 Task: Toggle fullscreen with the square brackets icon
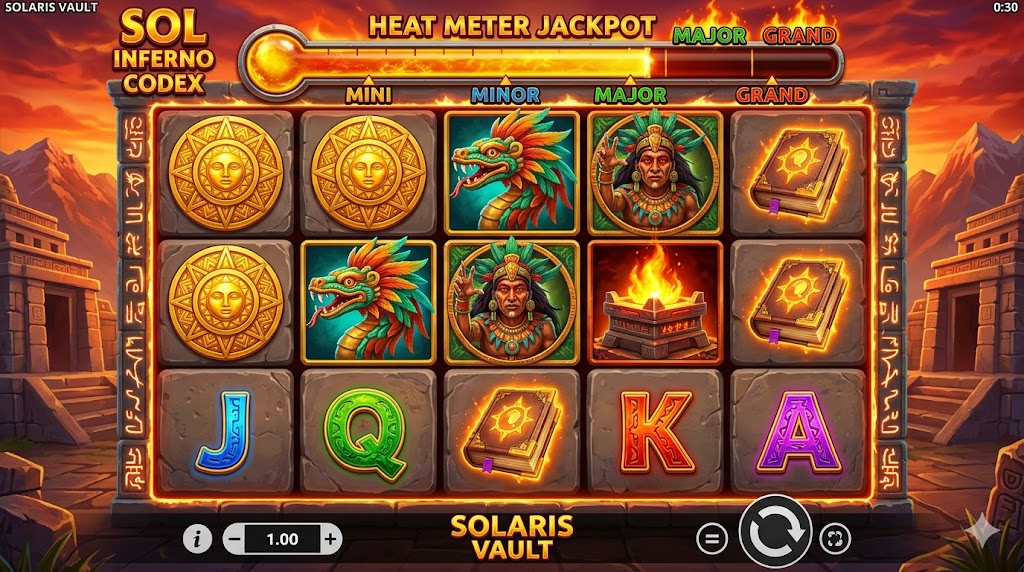tap(833, 539)
